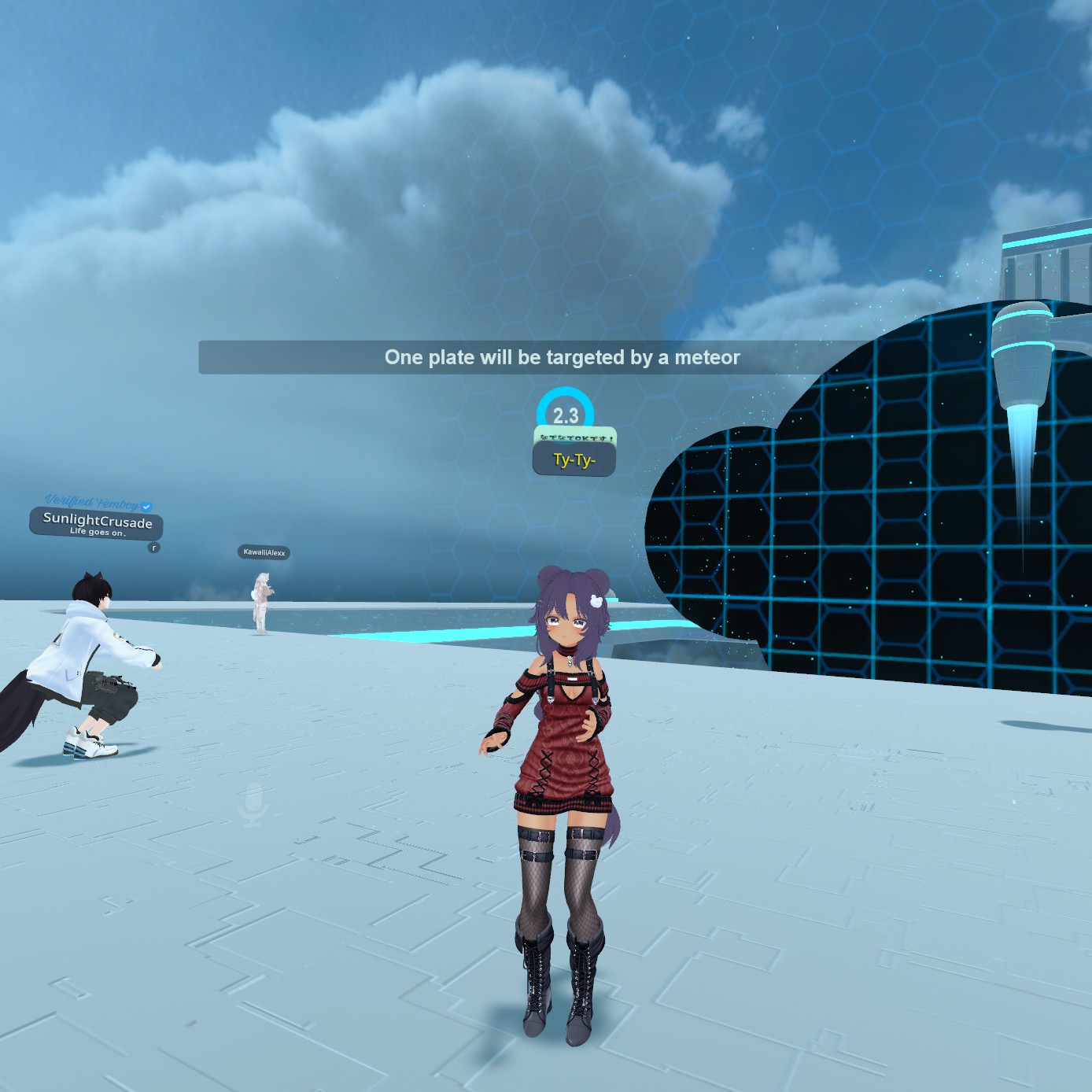This screenshot has height=1092, width=1092.
Task: Select the KawaiiAlexx player nameplate
Action: 264,552
